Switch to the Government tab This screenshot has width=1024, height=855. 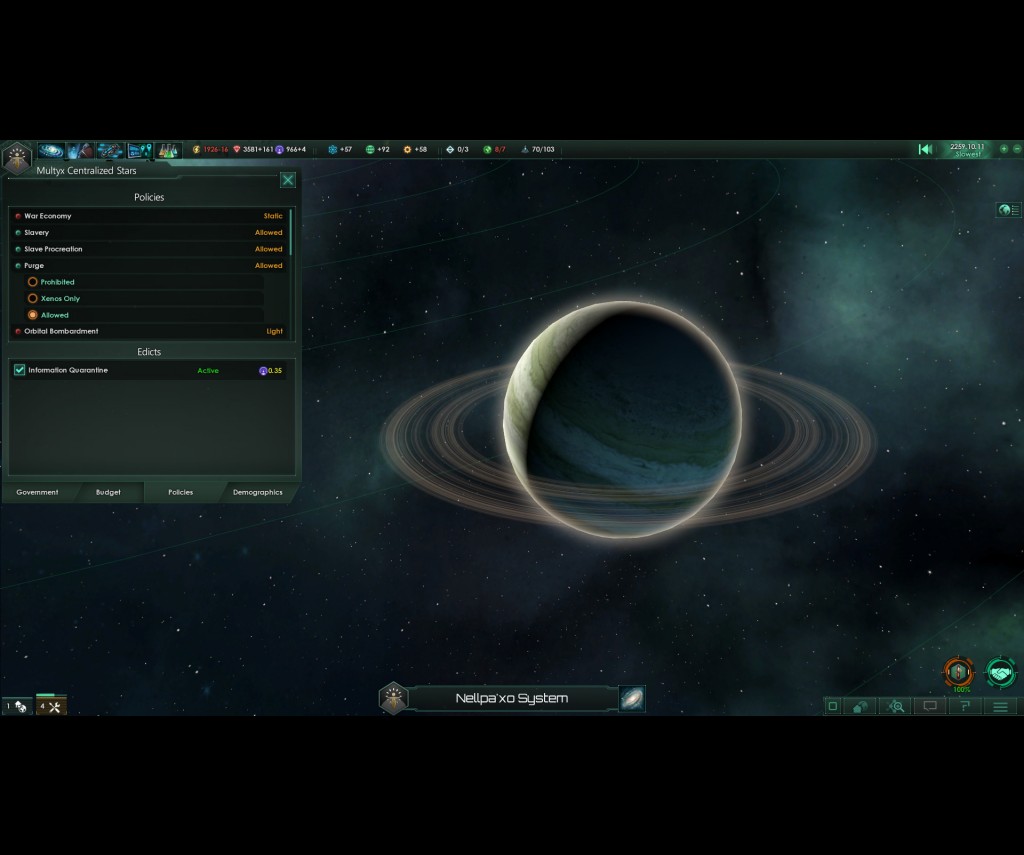click(37, 492)
